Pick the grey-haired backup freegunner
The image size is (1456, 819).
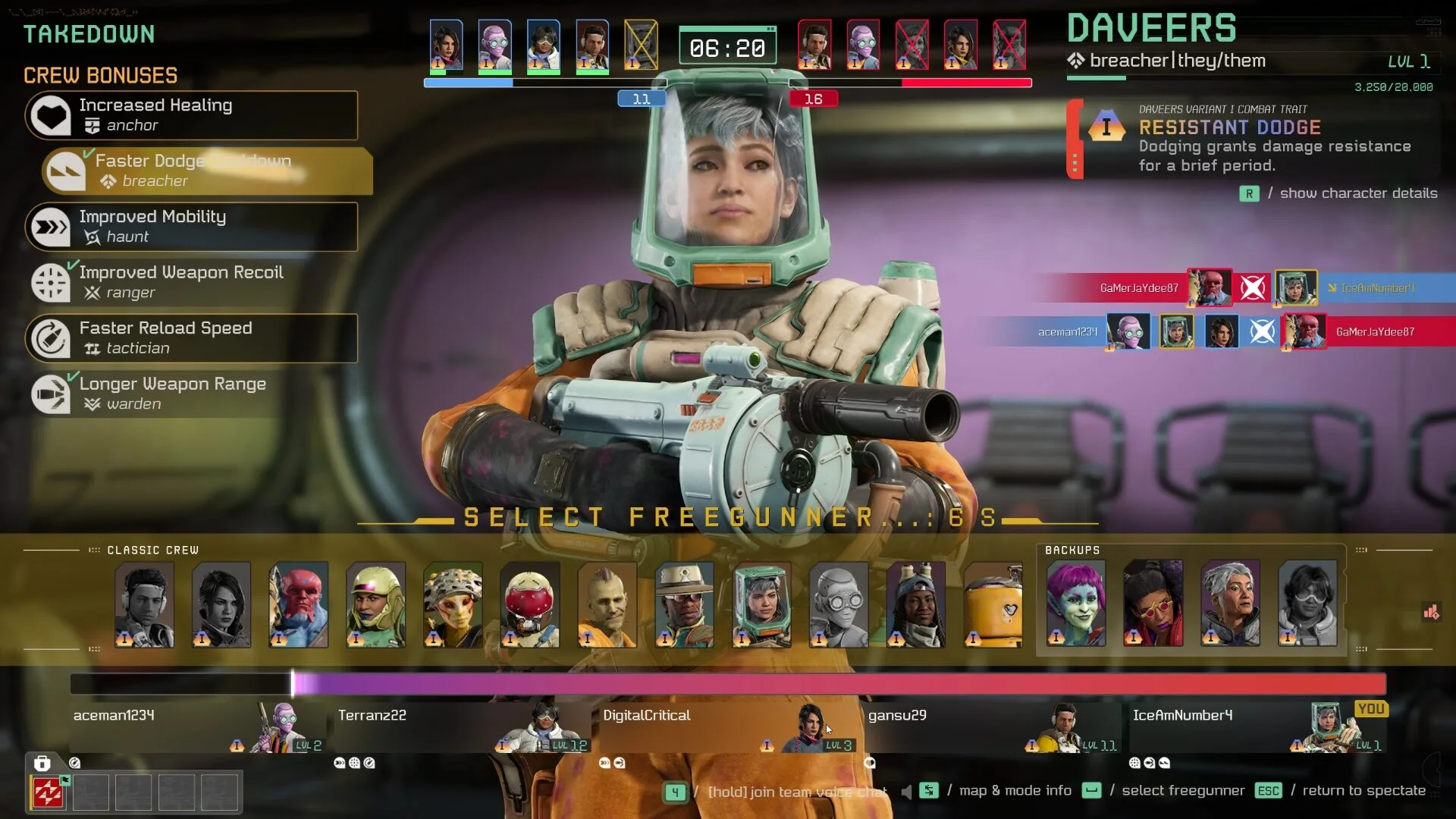pyautogui.click(x=1230, y=603)
